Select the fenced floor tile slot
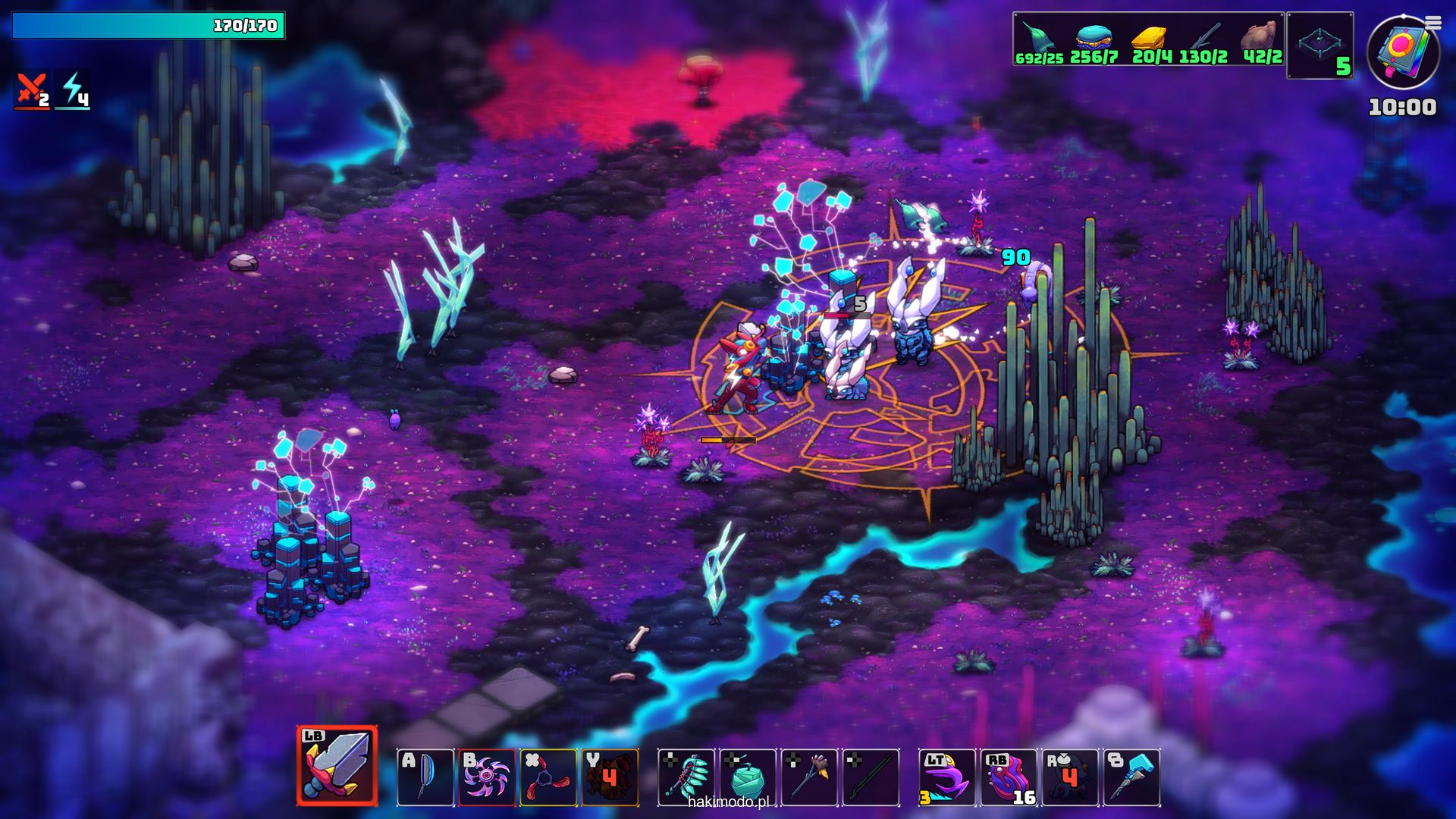Screen dimensions: 1456x819 [1319, 45]
